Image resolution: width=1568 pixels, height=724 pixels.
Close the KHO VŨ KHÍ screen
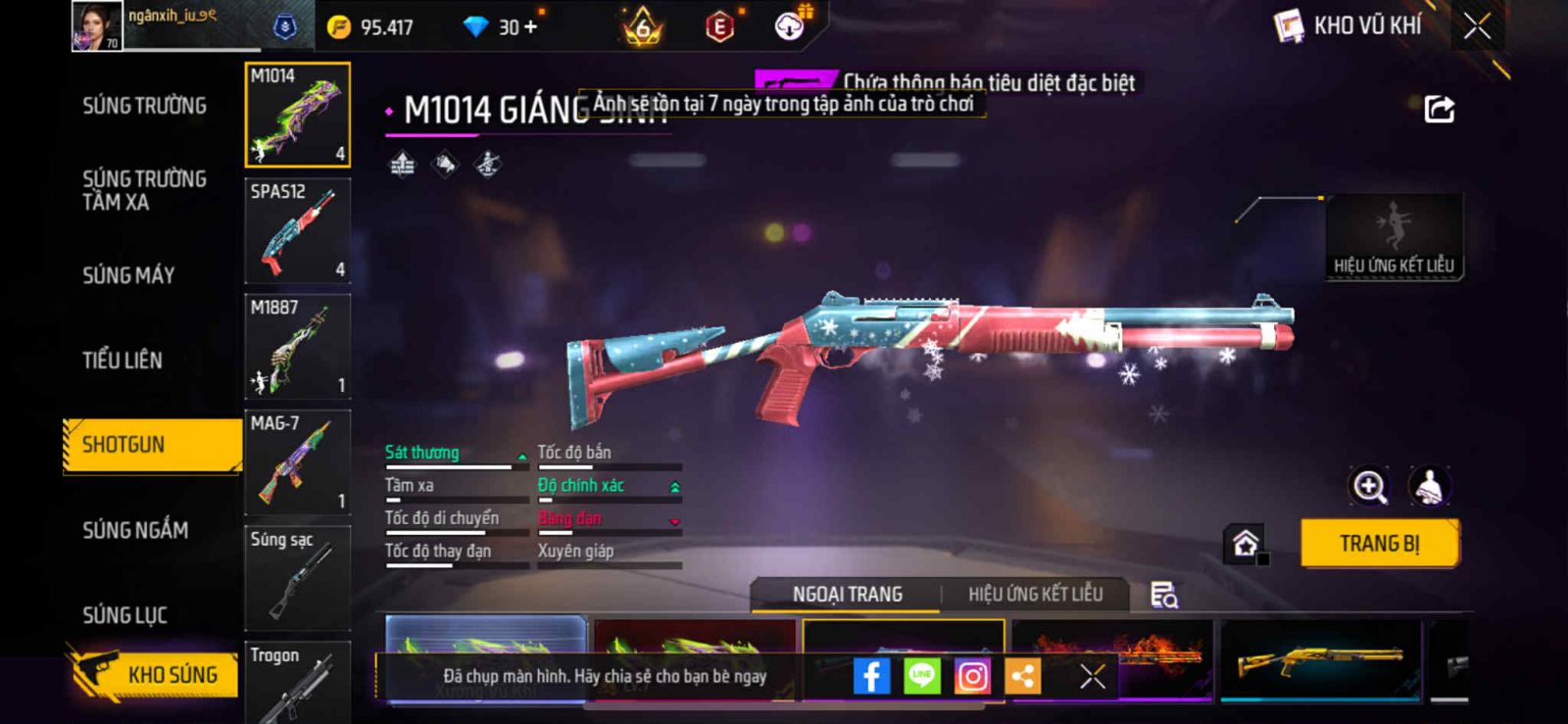[1477, 26]
